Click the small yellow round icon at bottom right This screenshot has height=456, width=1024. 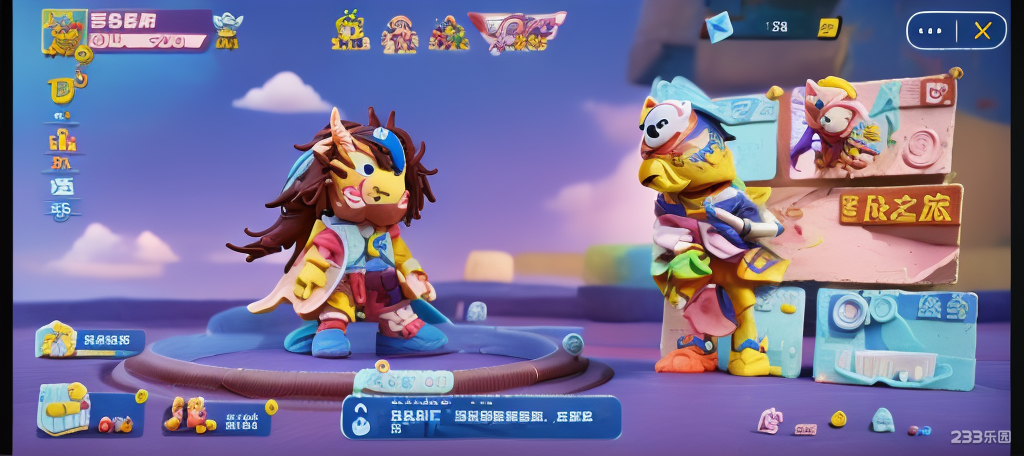click(x=838, y=418)
